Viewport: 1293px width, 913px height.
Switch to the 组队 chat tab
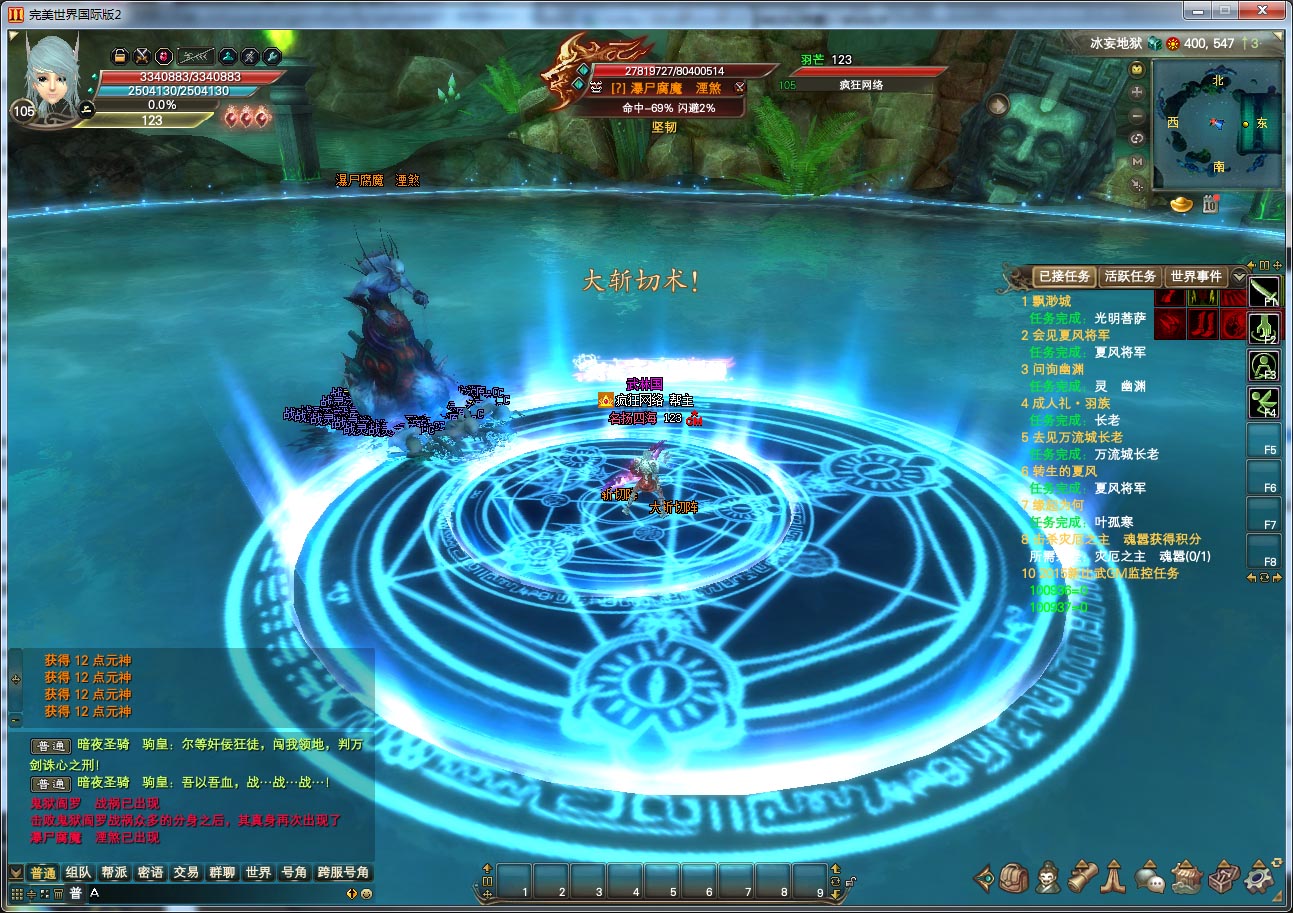tap(78, 872)
